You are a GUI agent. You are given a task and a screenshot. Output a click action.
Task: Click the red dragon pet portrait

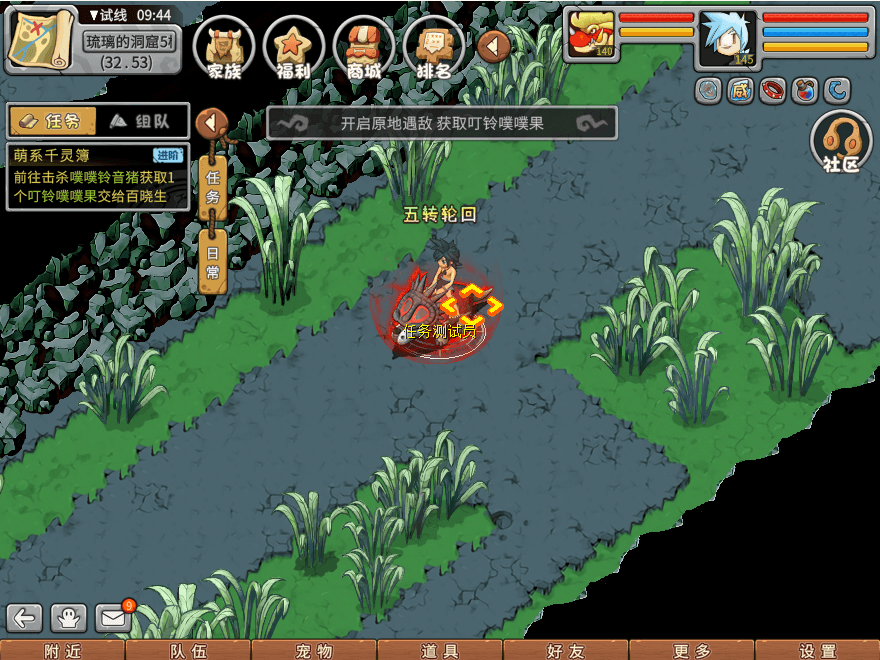pos(590,35)
